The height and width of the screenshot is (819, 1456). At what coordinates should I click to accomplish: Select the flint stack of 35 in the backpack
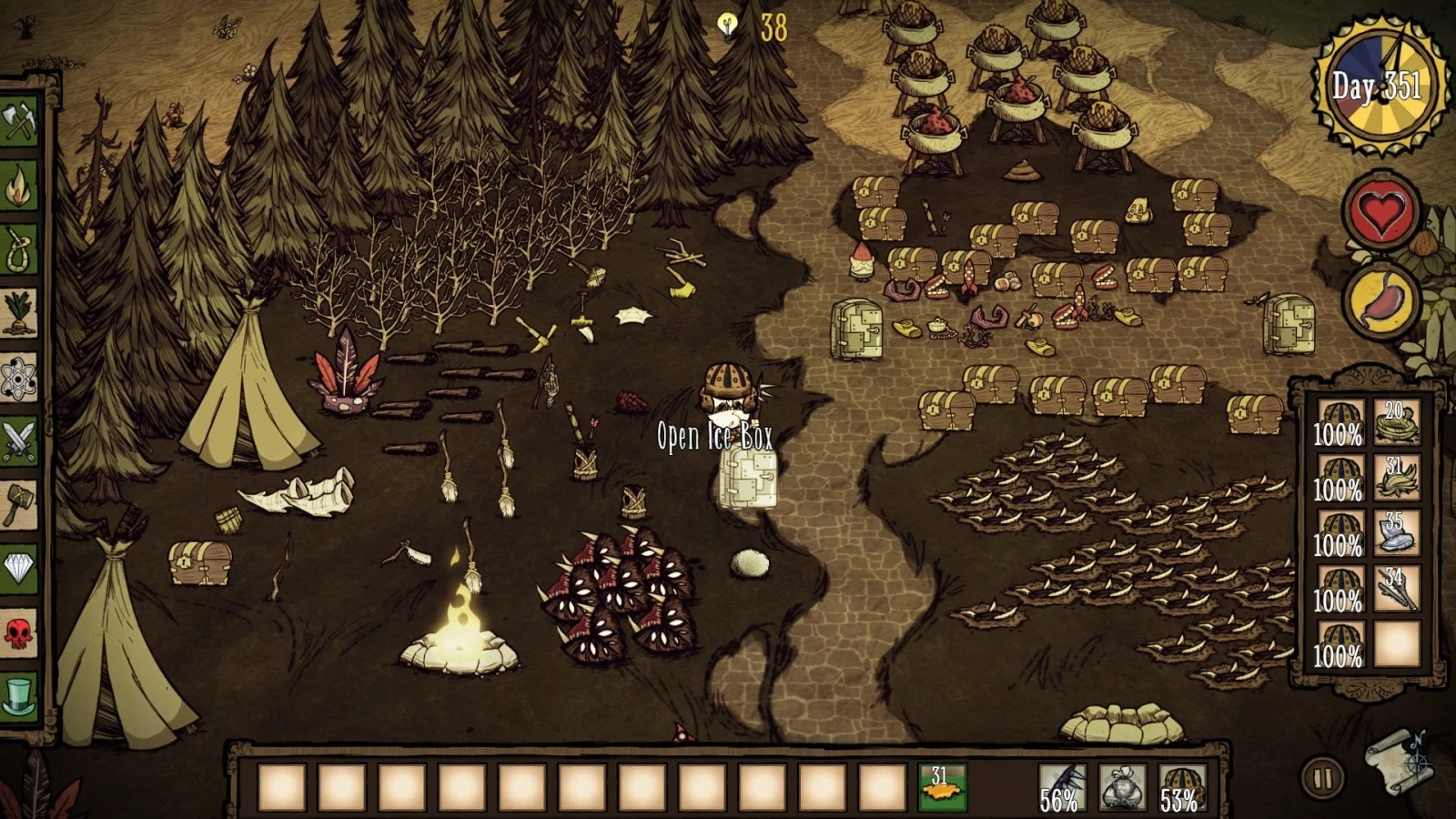pos(1396,534)
